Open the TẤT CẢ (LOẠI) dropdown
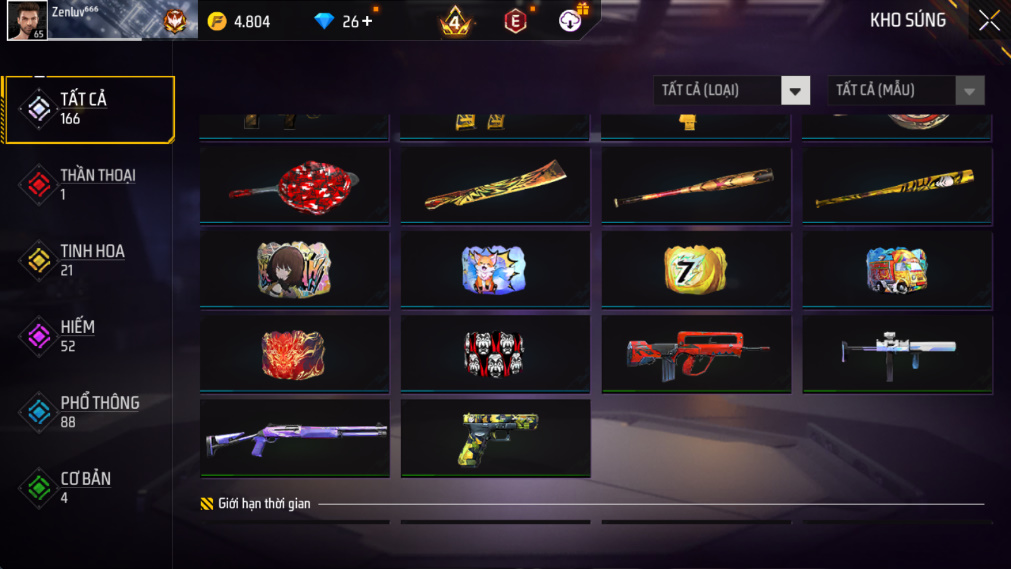The height and width of the screenshot is (569, 1011). point(732,91)
